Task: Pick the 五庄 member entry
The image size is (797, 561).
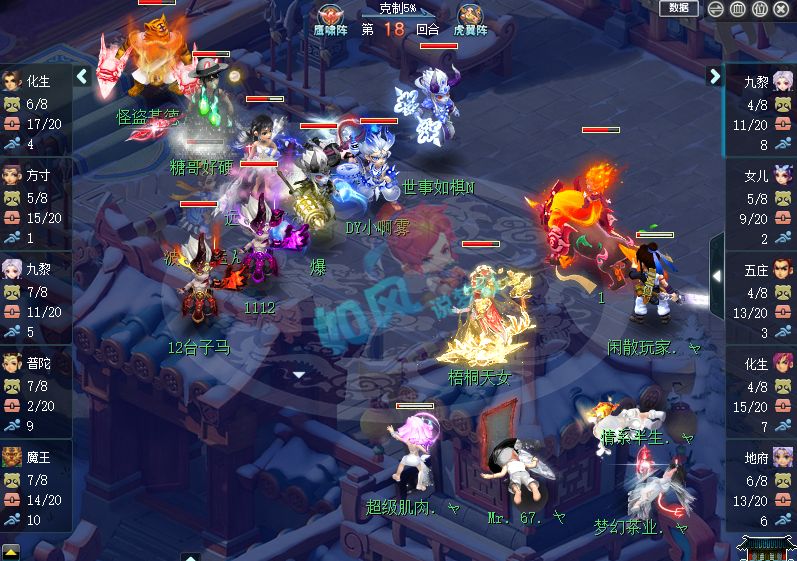Action: tap(761, 300)
